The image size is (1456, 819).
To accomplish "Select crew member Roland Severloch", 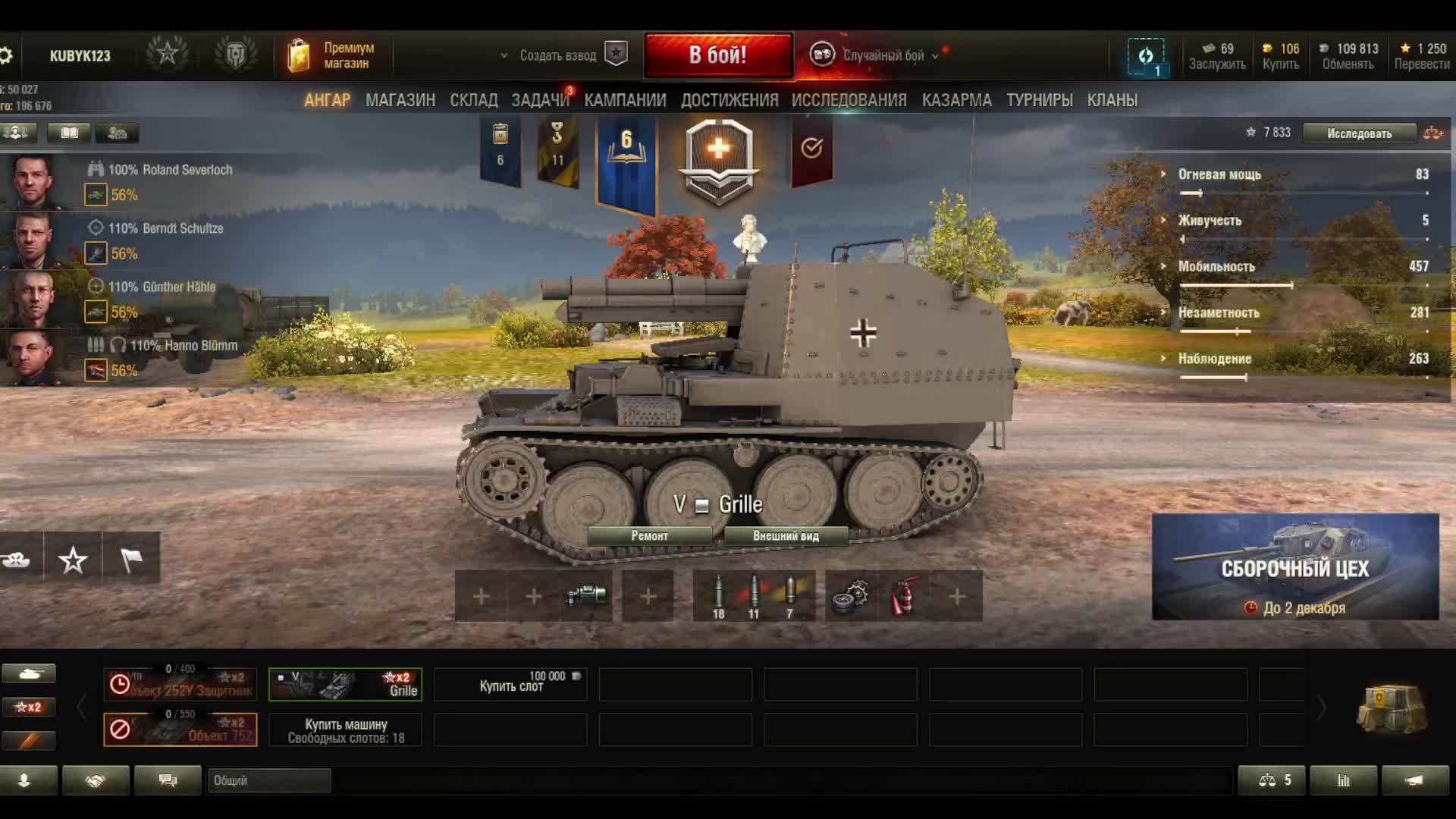I will (x=170, y=170).
